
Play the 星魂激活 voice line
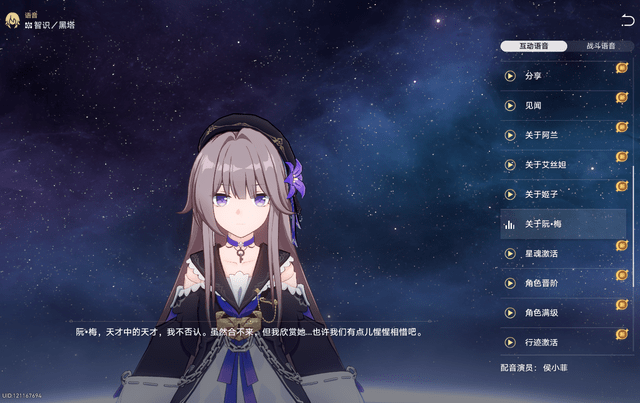click(x=510, y=254)
